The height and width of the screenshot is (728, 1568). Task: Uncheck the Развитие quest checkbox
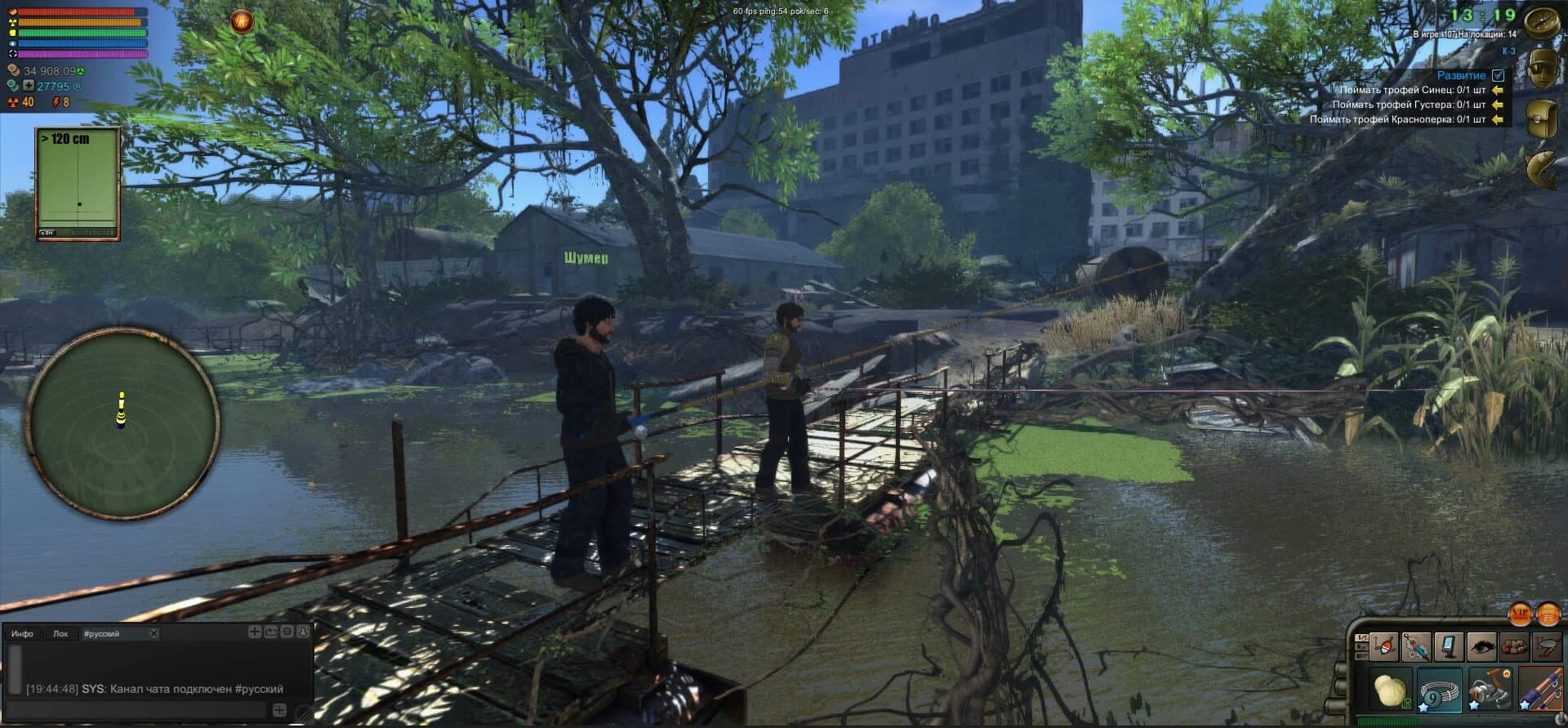[1497, 74]
